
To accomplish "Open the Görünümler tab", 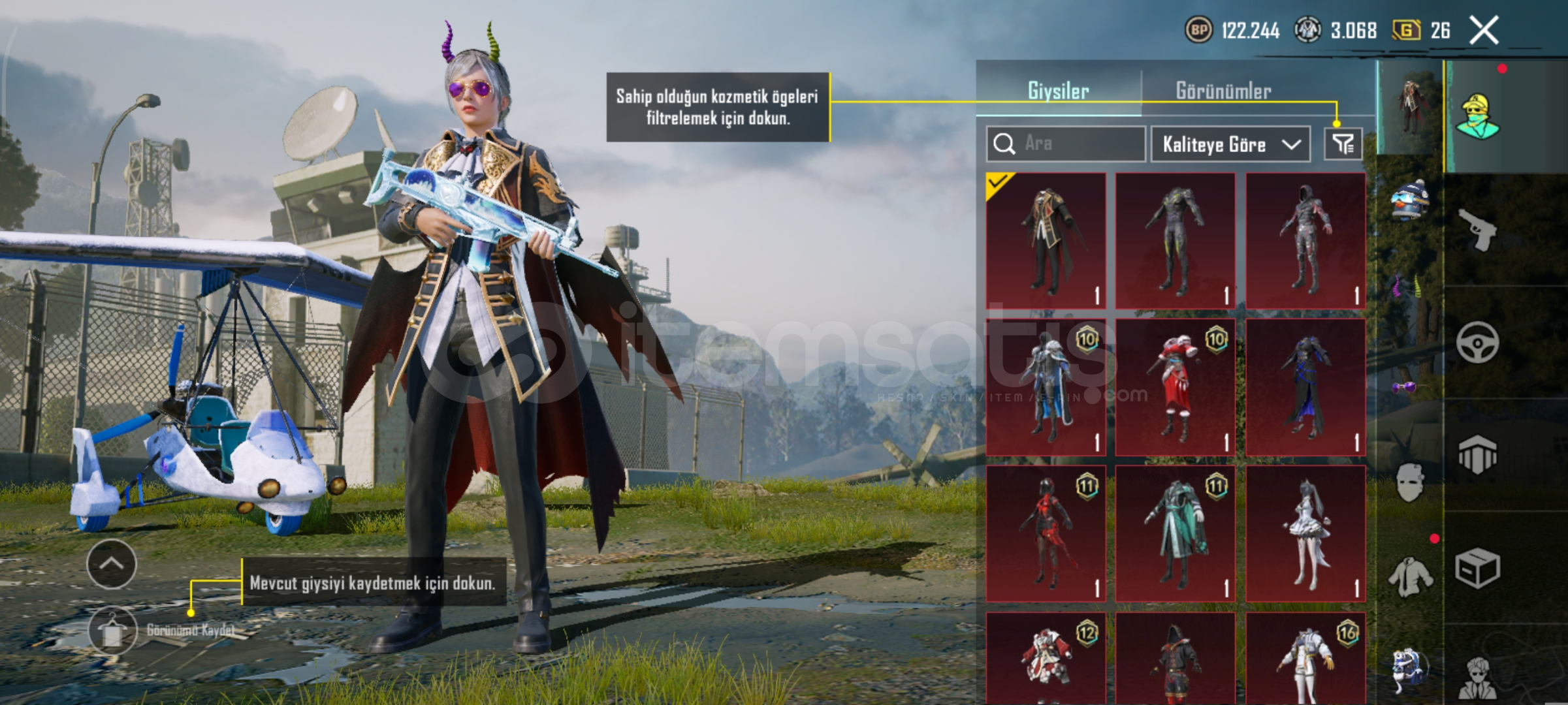I will coord(1223,91).
